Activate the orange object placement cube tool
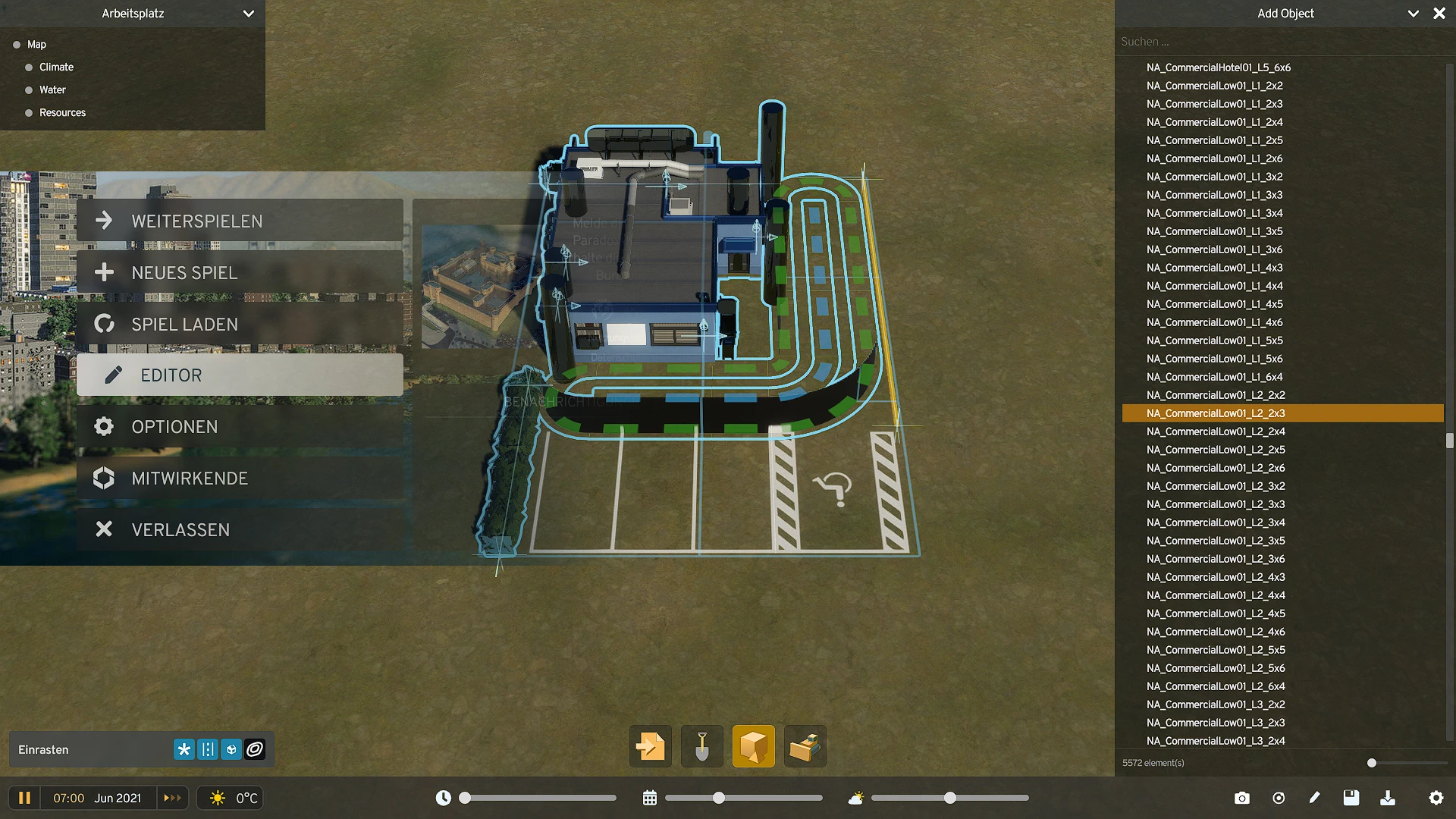The image size is (1456, 819). pyautogui.click(x=753, y=746)
